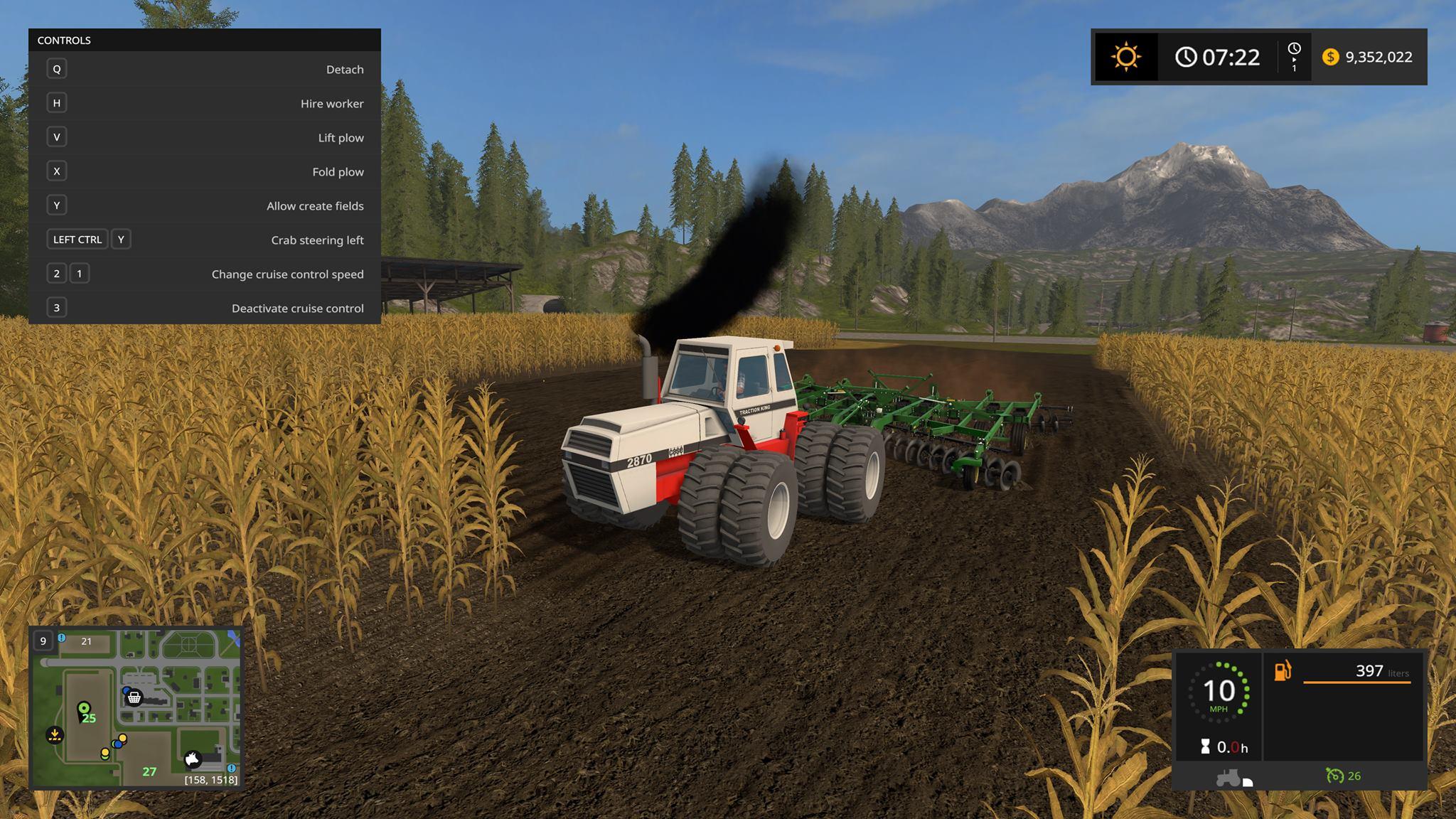Viewport: 1456px width, 819px height.
Task: Select the green player position pin
Action: click(84, 709)
